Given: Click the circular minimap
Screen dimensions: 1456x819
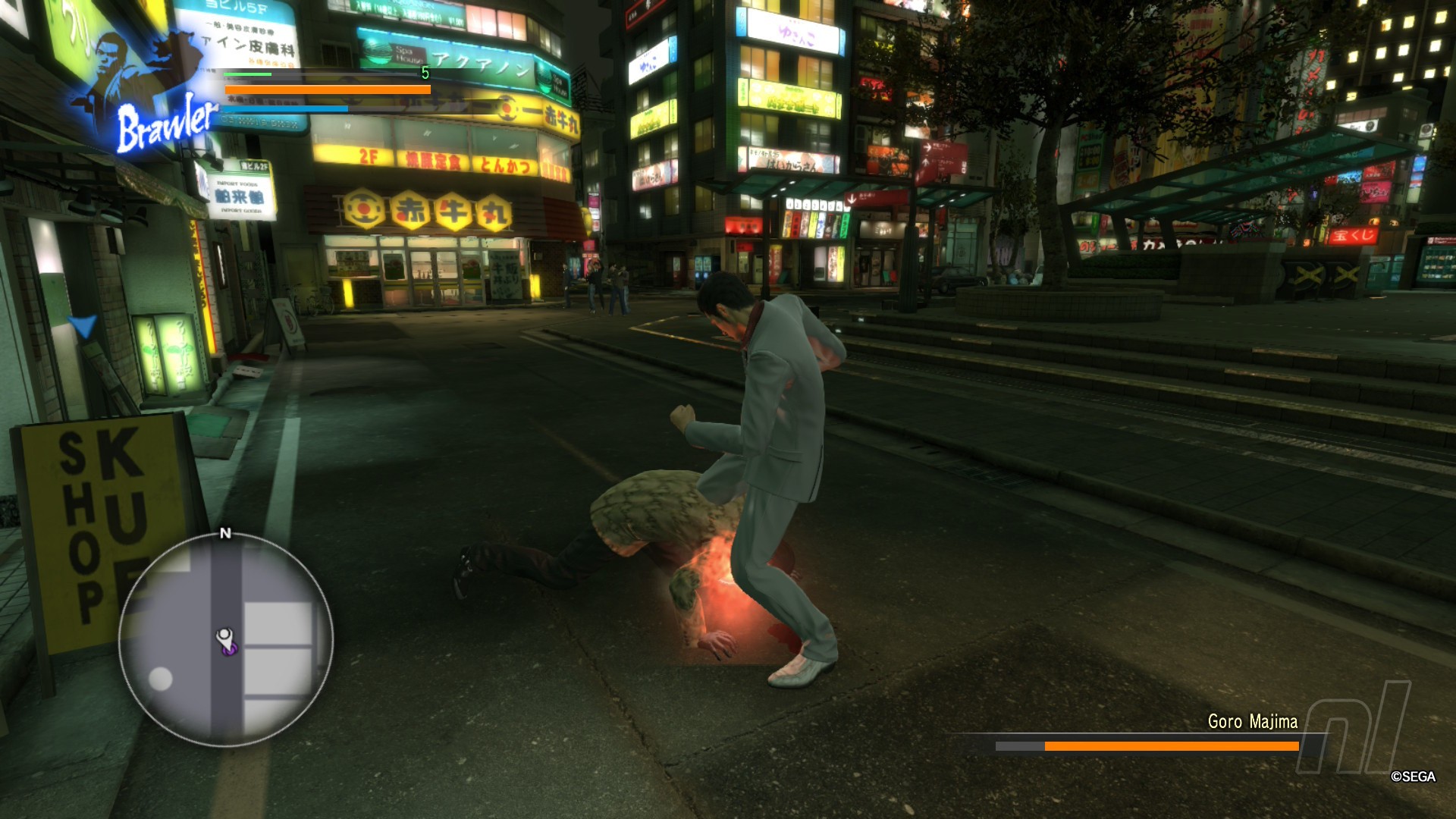Looking at the screenshot, I should pos(225,639).
